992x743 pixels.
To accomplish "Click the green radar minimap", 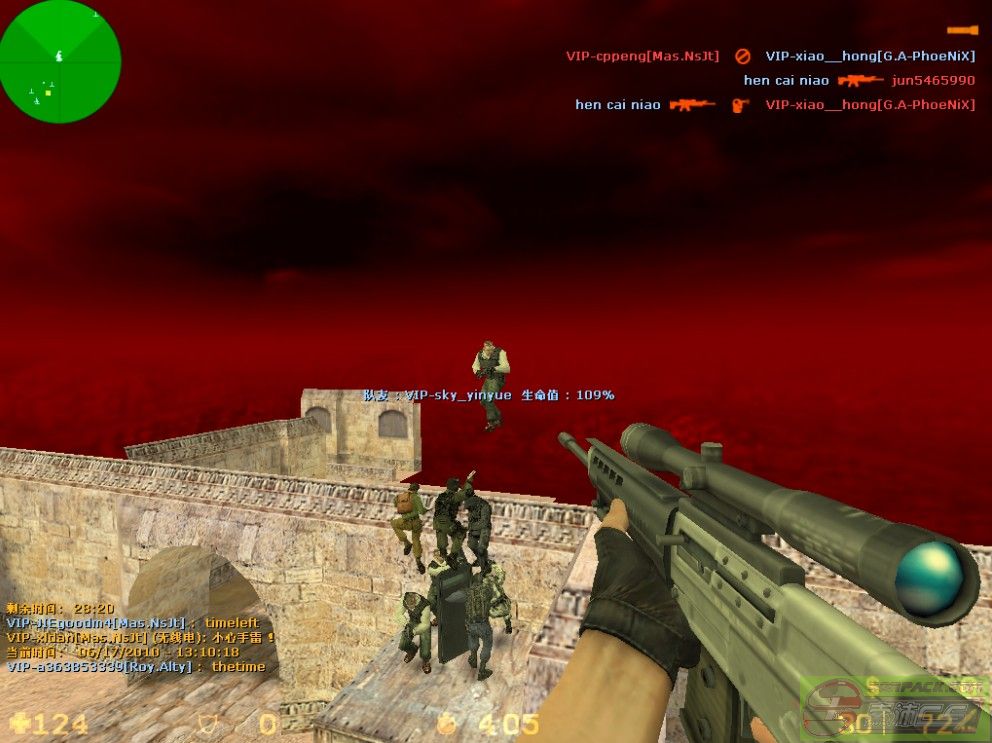I will 60,62.
